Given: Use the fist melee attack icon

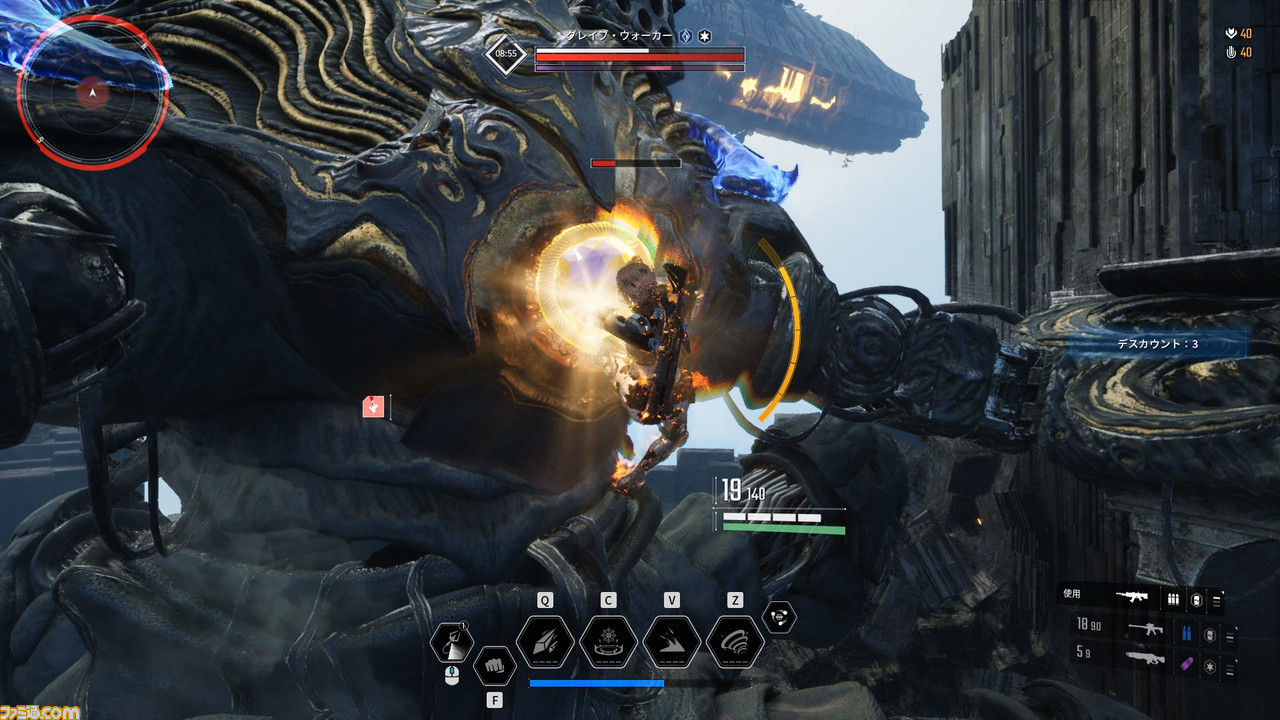Looking at the screenshot, I should (493, 665).
